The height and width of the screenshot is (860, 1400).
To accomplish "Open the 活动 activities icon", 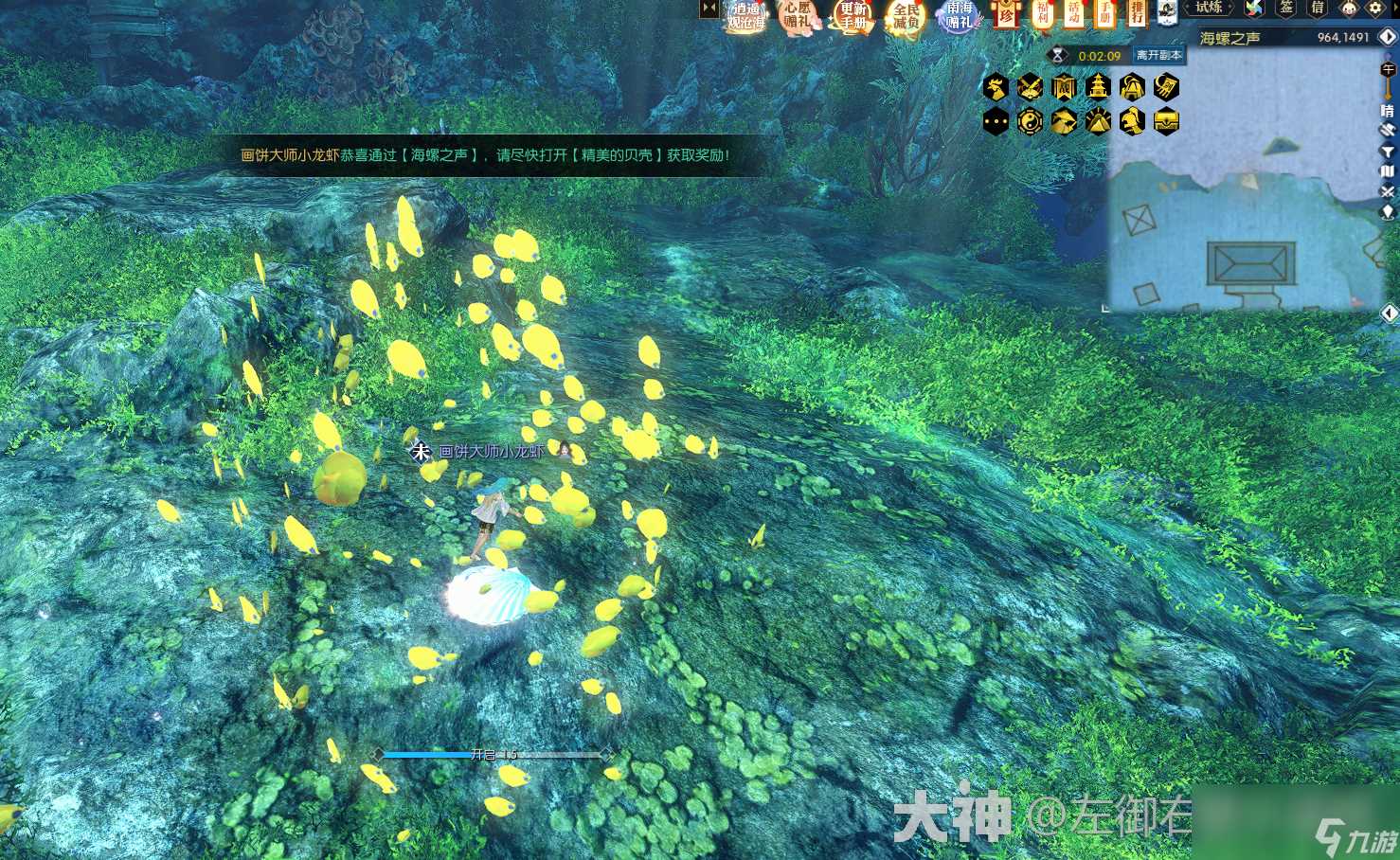I will click(1075, 12).
